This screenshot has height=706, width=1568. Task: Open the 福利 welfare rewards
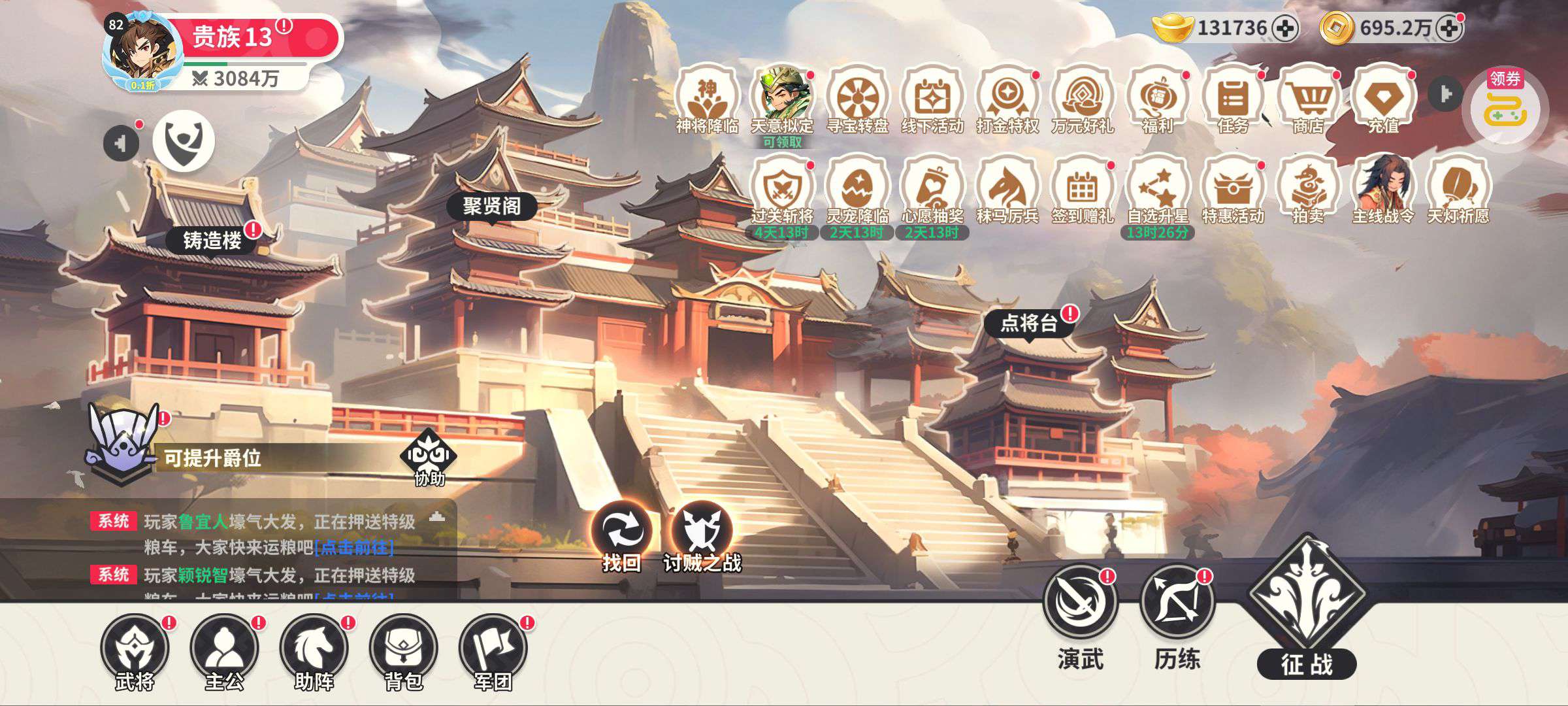(x=1158, y=99)
